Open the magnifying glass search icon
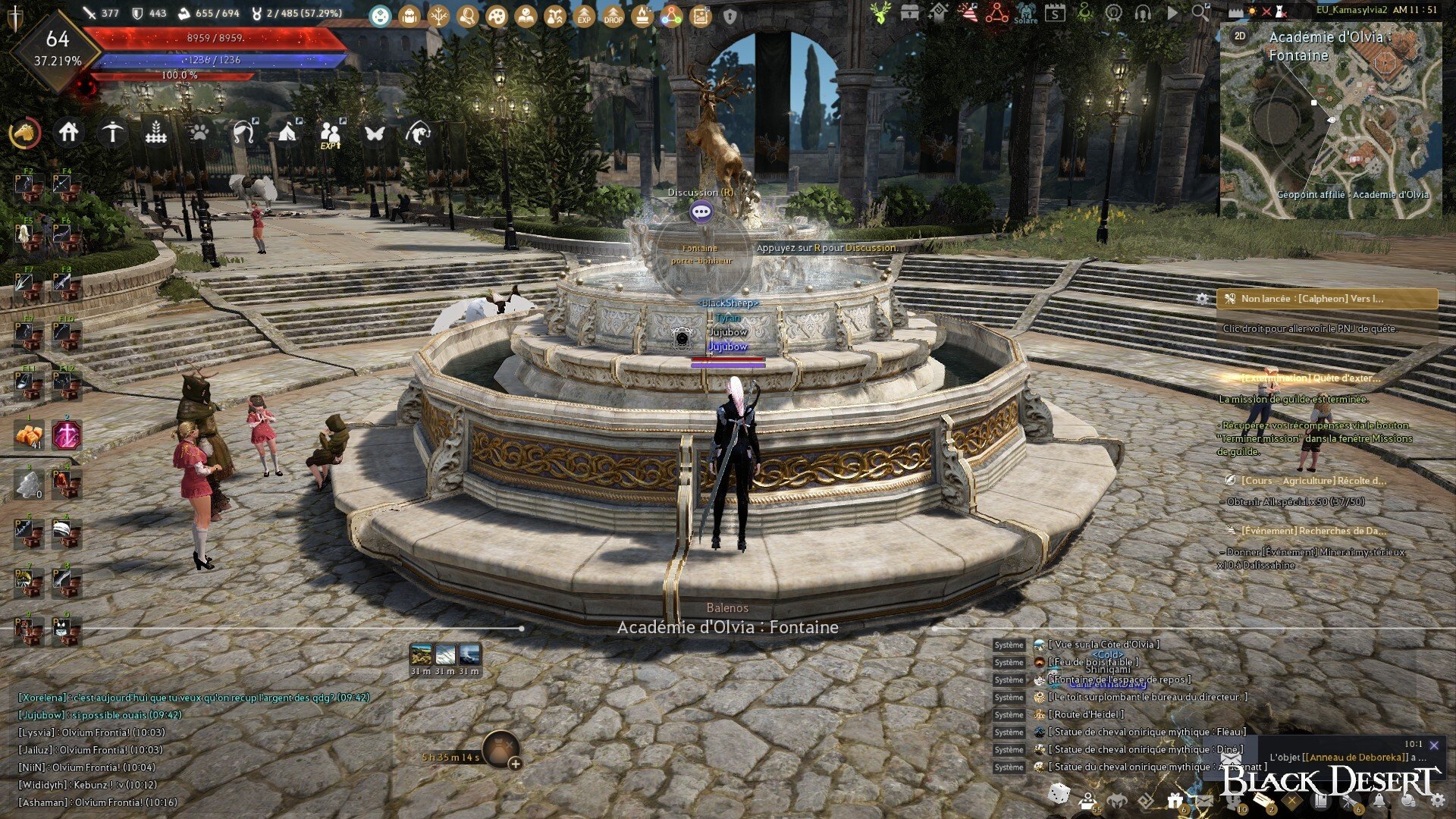This screenshot has height=819, width=1456. click(x=1200, y=12)
